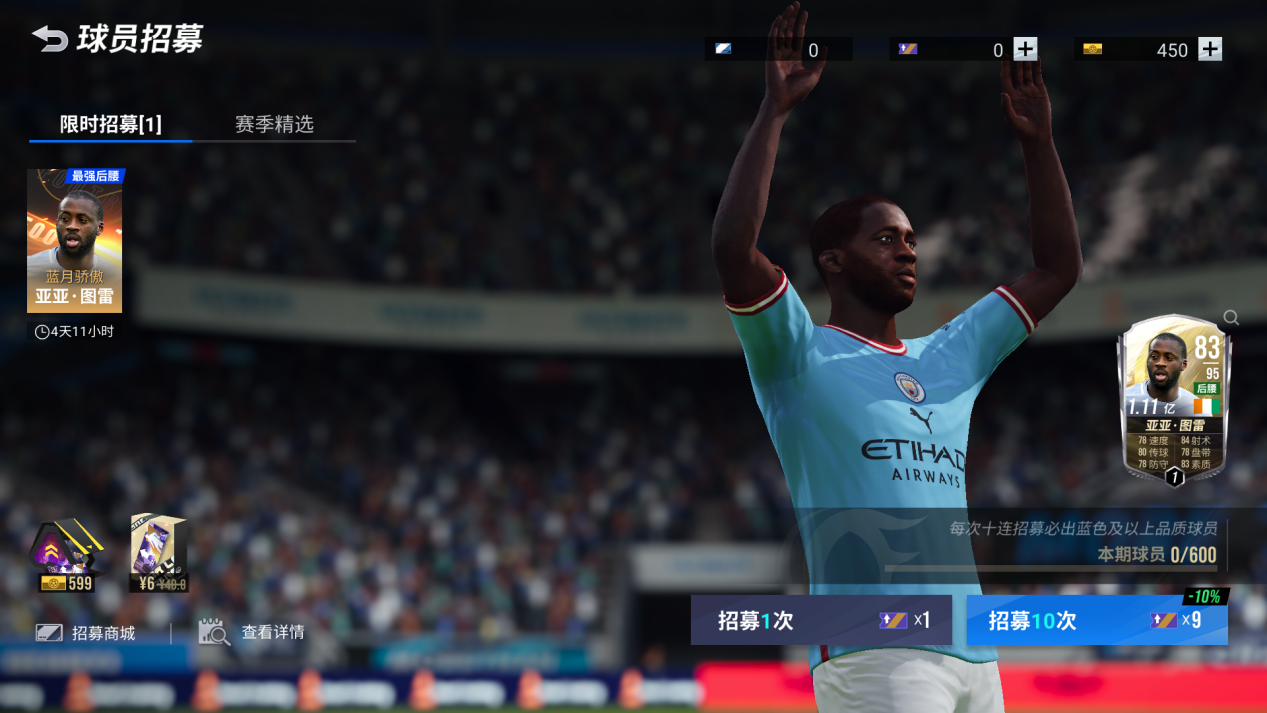Screen dimensions: 1267x713
Task: Purchase the ¥6 discounted ticket pack
Action: click(x=159, y=553)
